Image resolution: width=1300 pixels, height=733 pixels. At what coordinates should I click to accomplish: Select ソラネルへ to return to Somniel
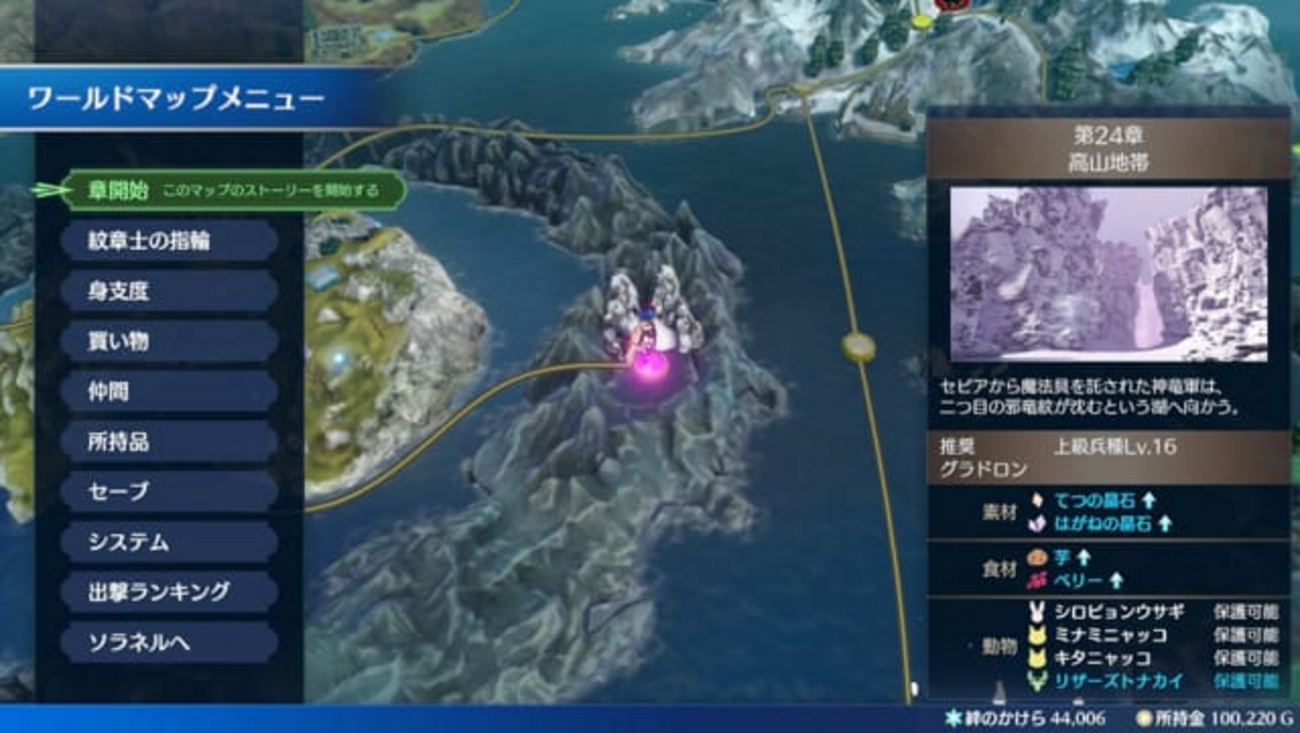pyautogui.click(x=168, y=642)
